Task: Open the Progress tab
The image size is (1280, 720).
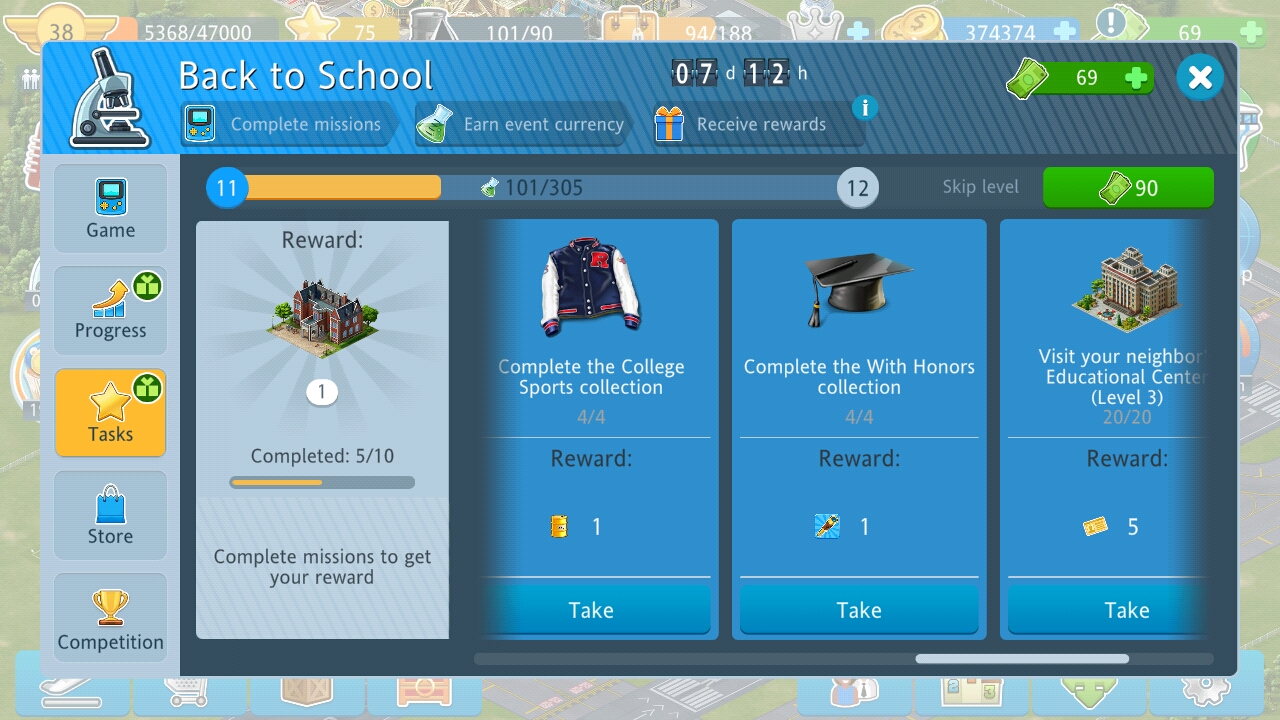Action: 110,310
